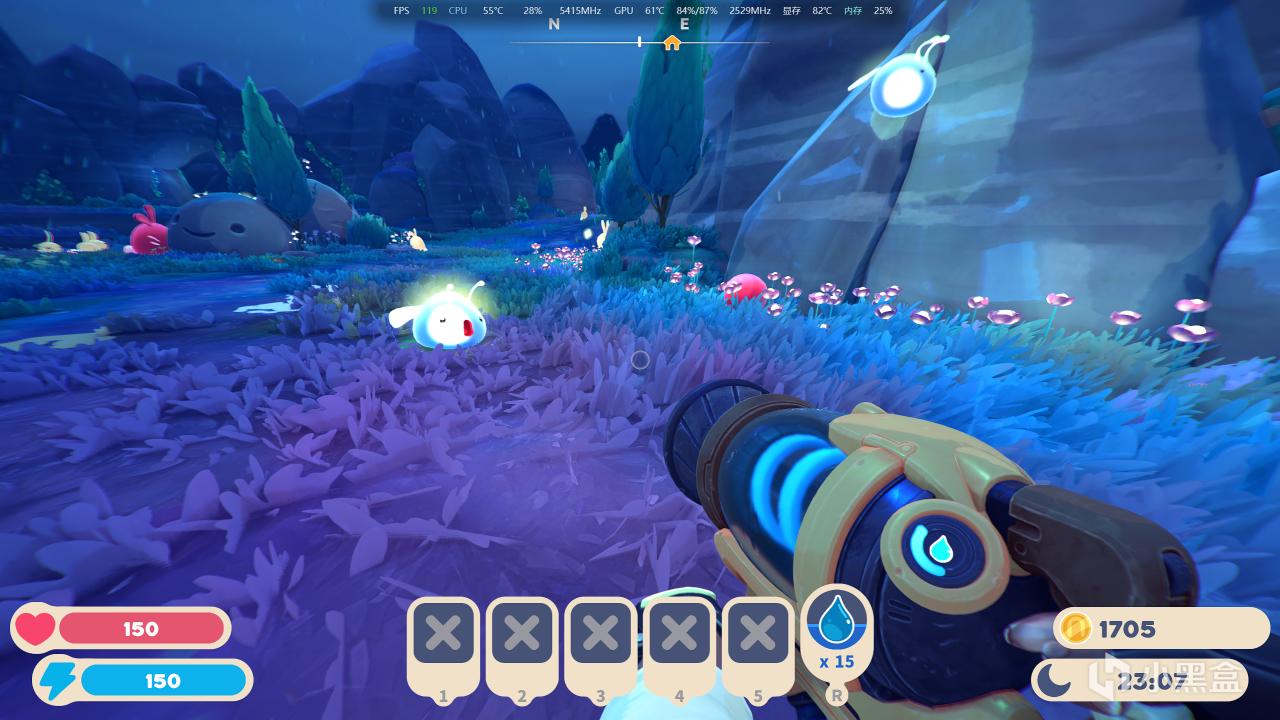Screen dimensions: 1280x720
Task: Click the orange home marker on compass
Action: pos(672,43)
